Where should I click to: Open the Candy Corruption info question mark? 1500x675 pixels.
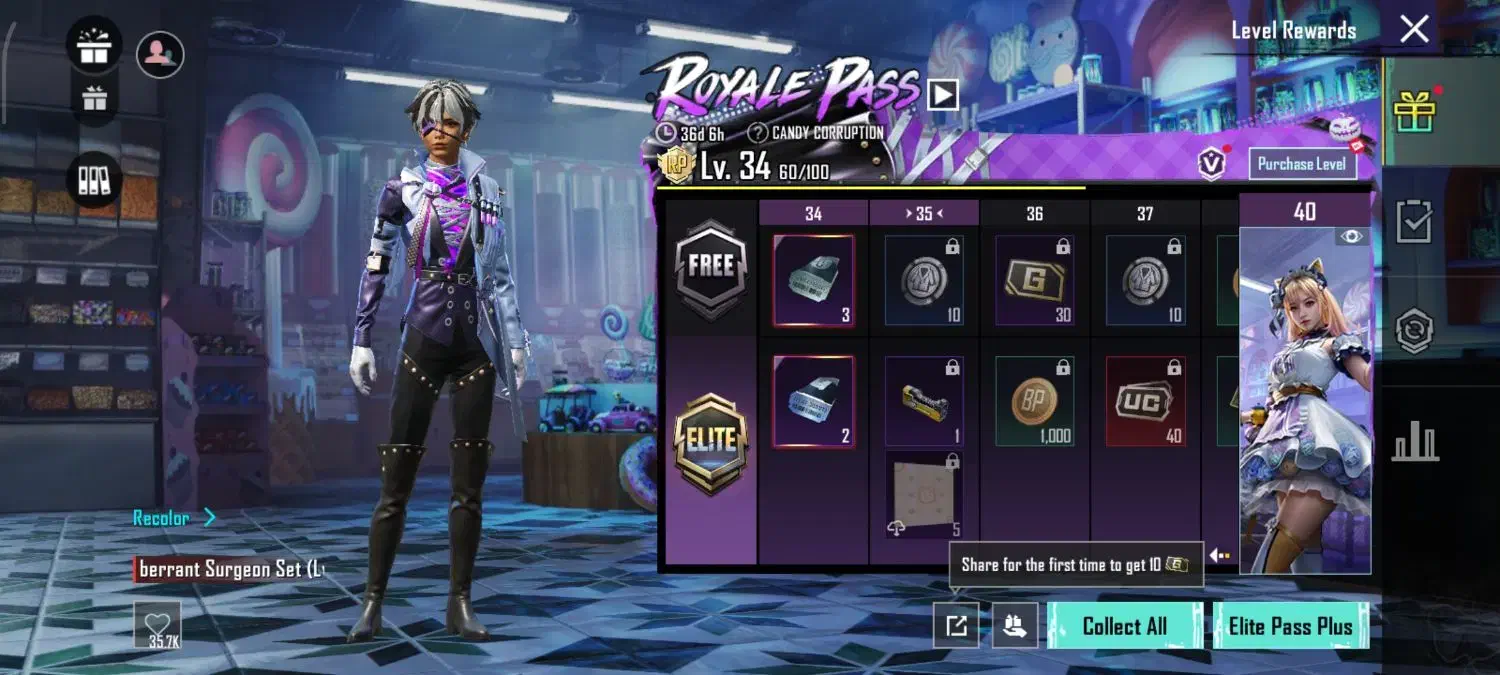click(x=757, y=133)
